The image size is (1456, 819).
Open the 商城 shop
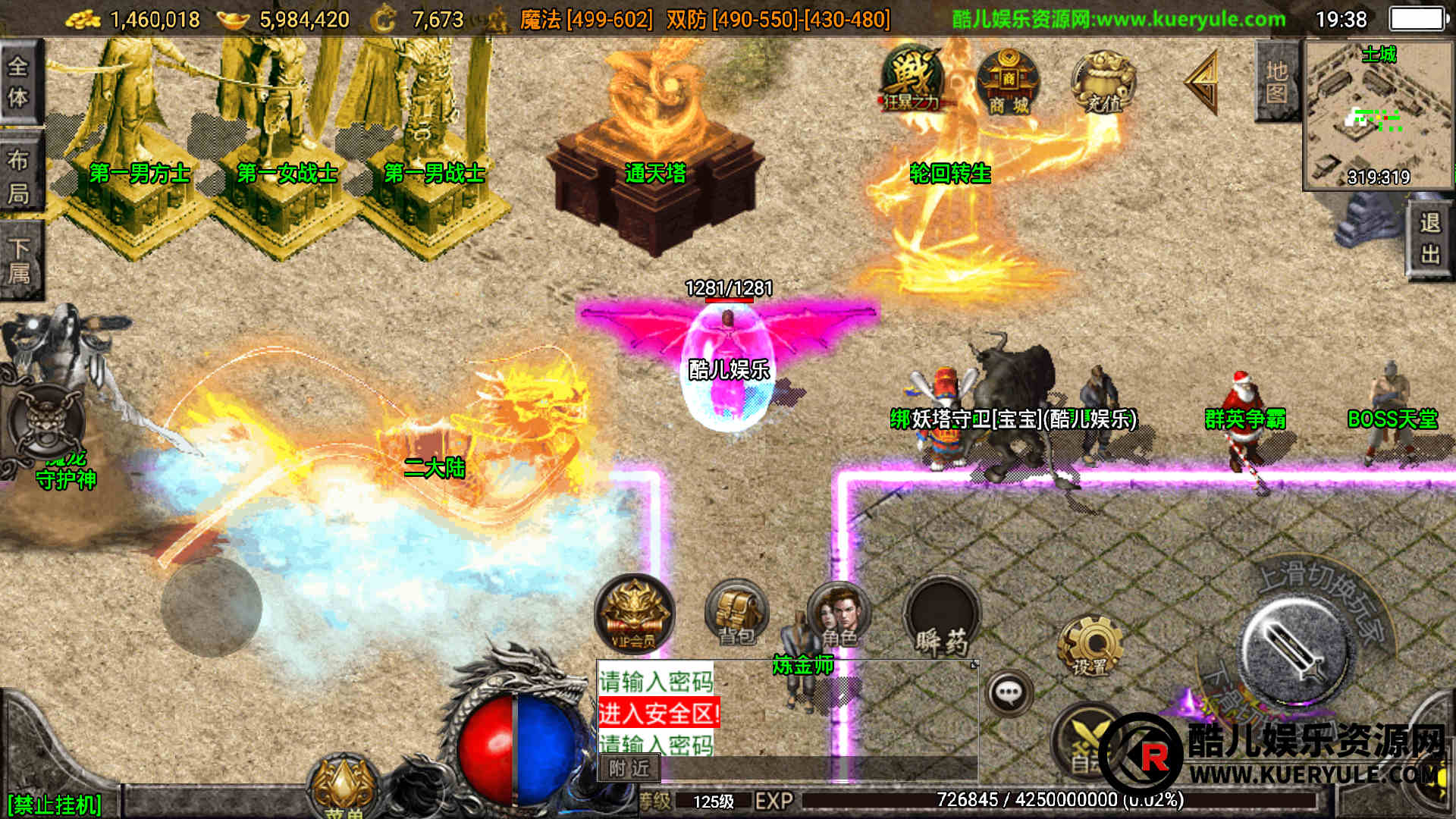[1008, 82]
